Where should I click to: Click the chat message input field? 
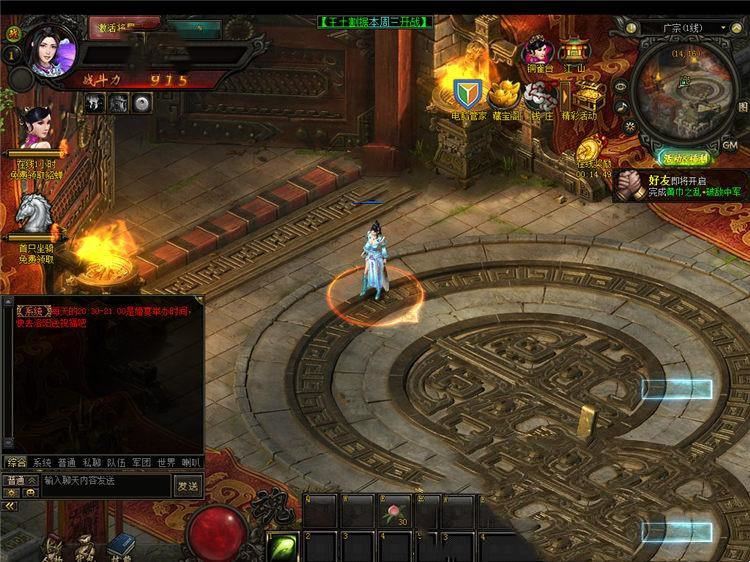[106, 482]
